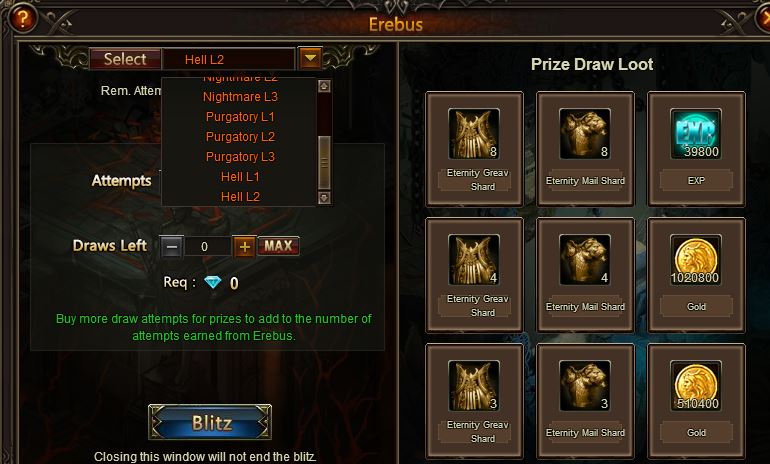
Task: Select Purgatory L1 difficulty
Action: (239, 117)
